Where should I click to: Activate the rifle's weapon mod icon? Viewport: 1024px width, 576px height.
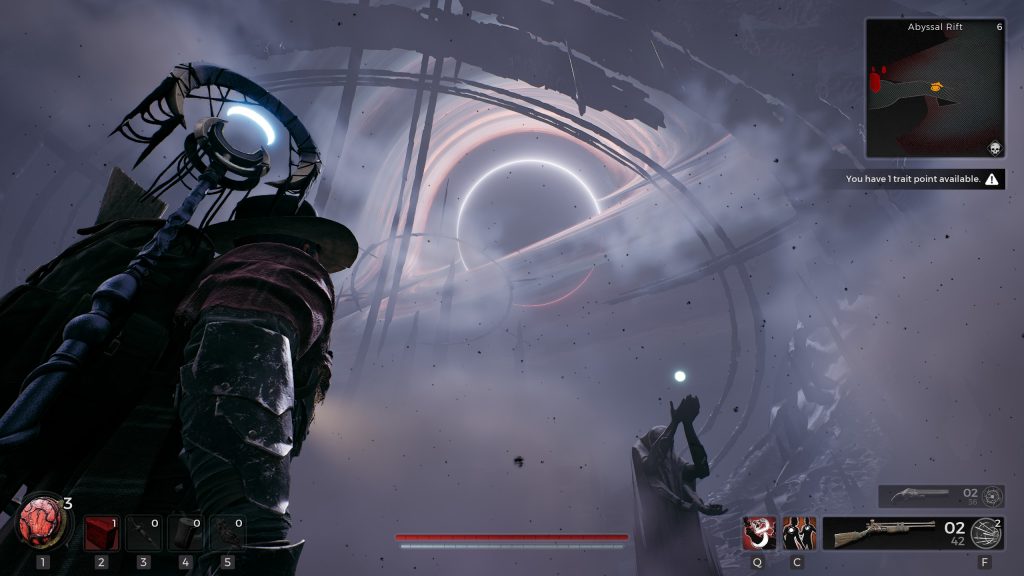coord(987,533)
